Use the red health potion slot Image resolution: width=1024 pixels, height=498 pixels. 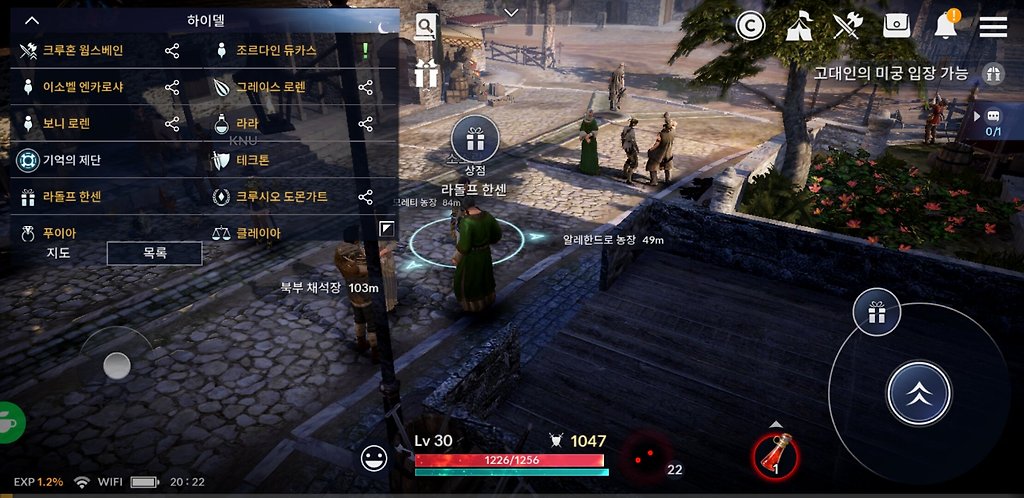(777, 455)
